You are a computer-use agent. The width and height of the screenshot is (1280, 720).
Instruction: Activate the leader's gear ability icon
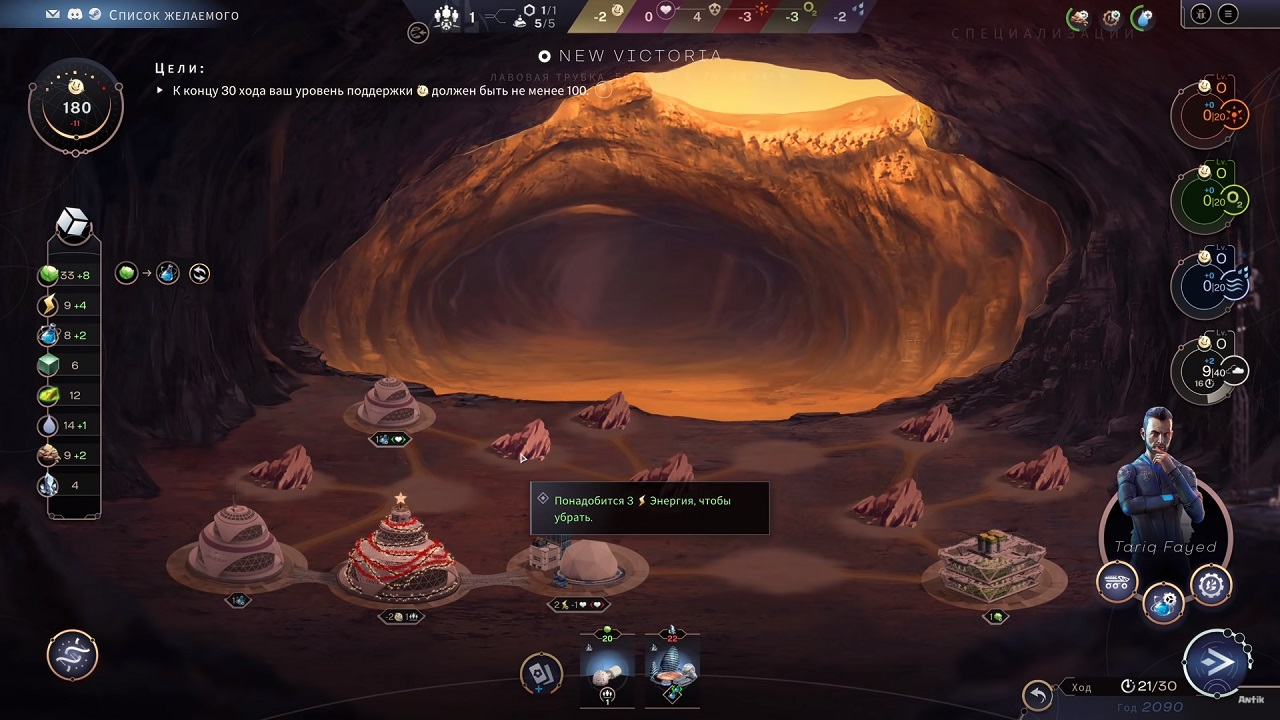(1211, 585)
